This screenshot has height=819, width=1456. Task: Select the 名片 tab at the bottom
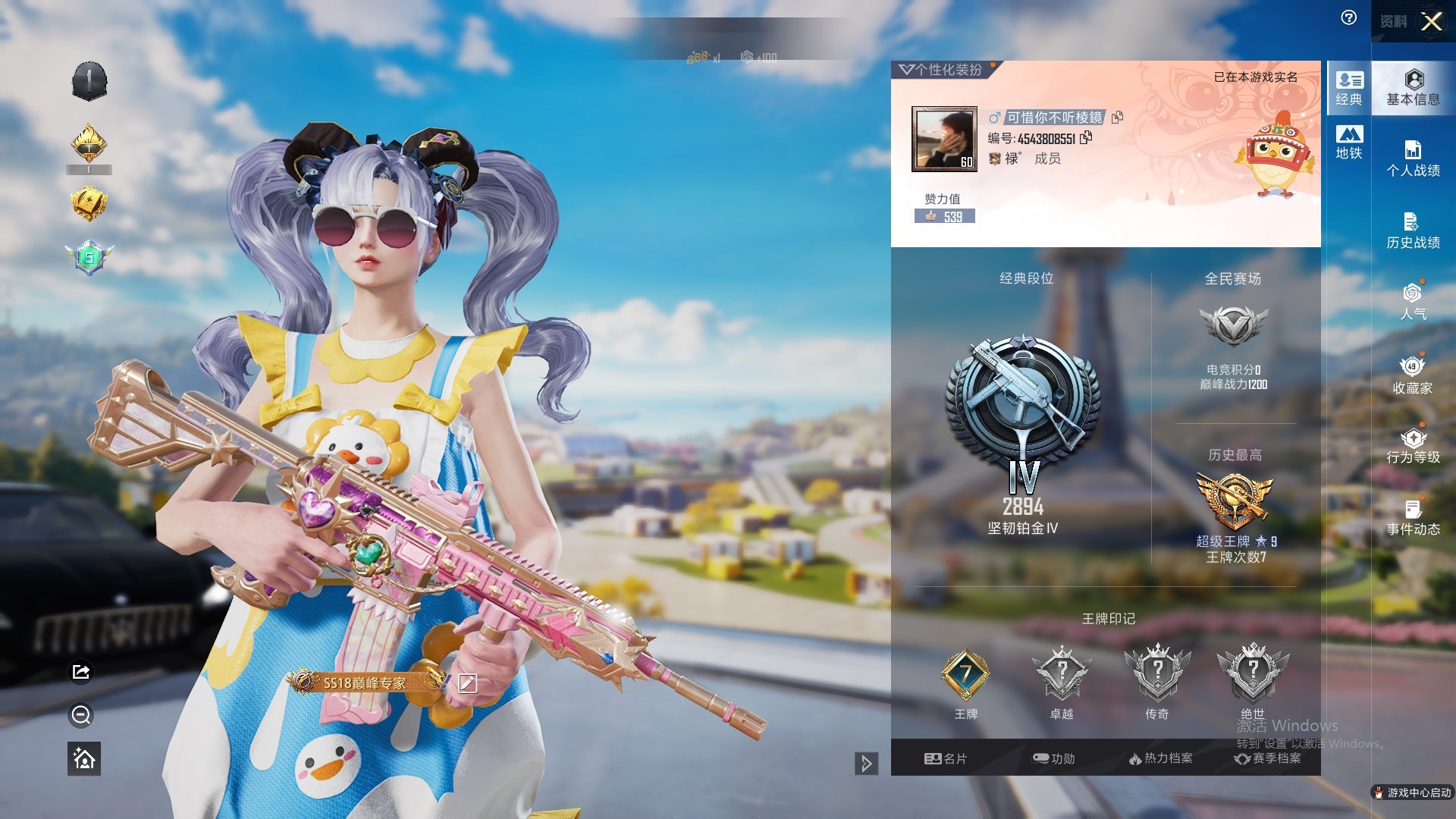click(946, 758)
